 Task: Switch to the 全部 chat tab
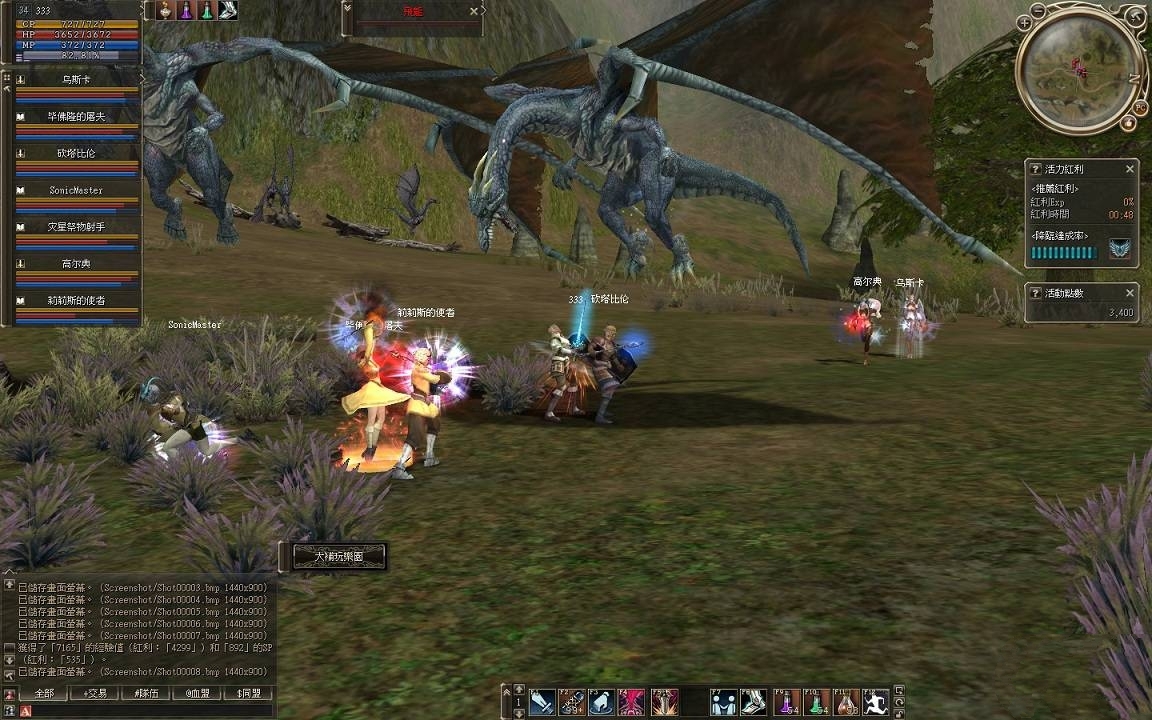coord(44,693)
